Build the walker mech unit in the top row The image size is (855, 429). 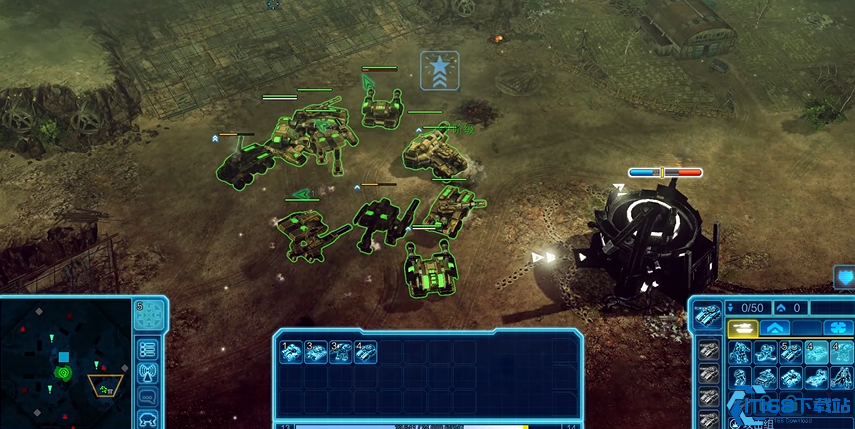point(741,352)
